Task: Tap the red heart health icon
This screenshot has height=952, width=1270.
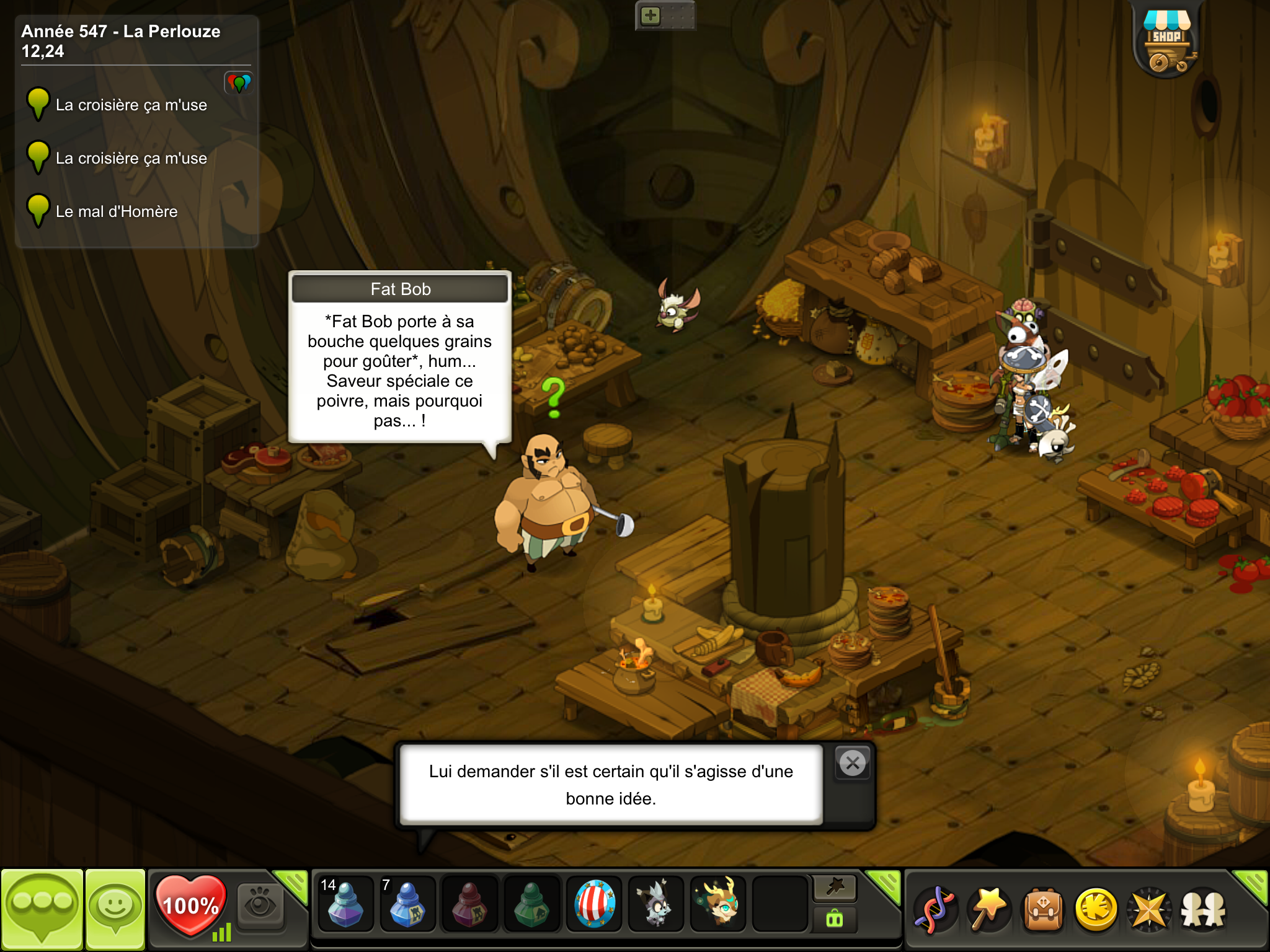Action: (190, 905)
